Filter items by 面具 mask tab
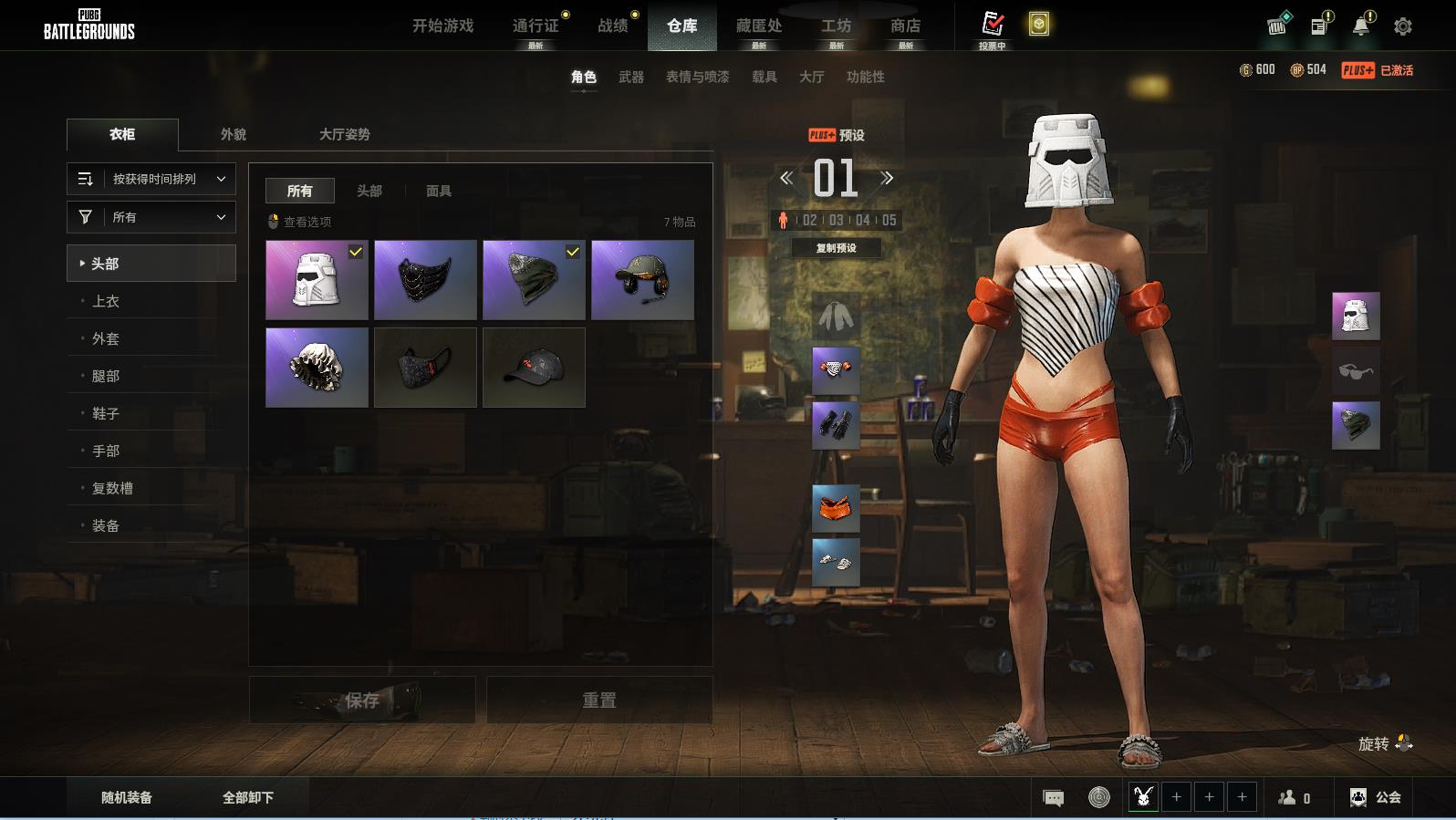Viewport: 1456px width, 820px height. tap(439, 191)
